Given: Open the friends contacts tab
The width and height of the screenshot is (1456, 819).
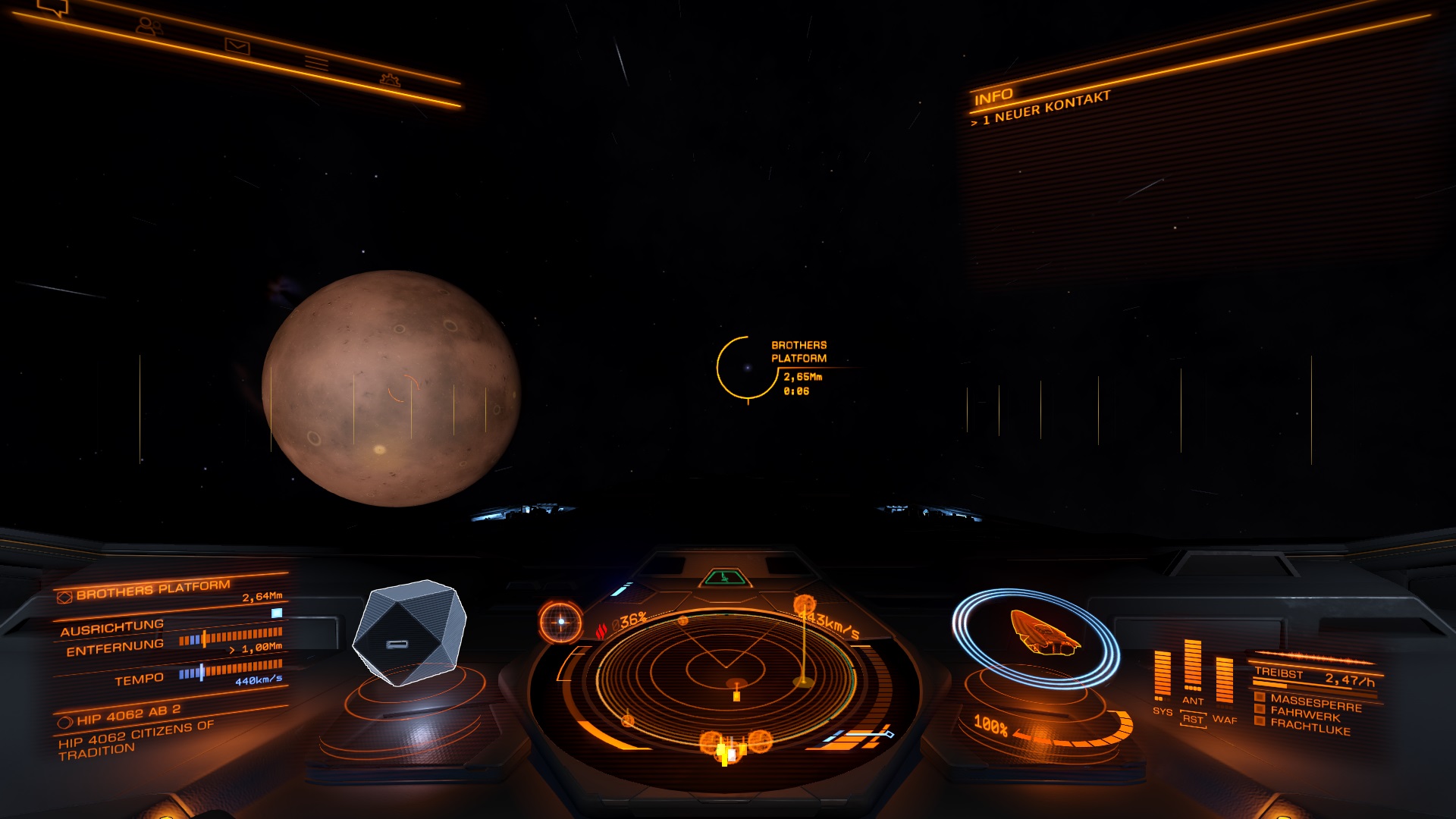Looking at the screenshot, I should tap(149, 27).
